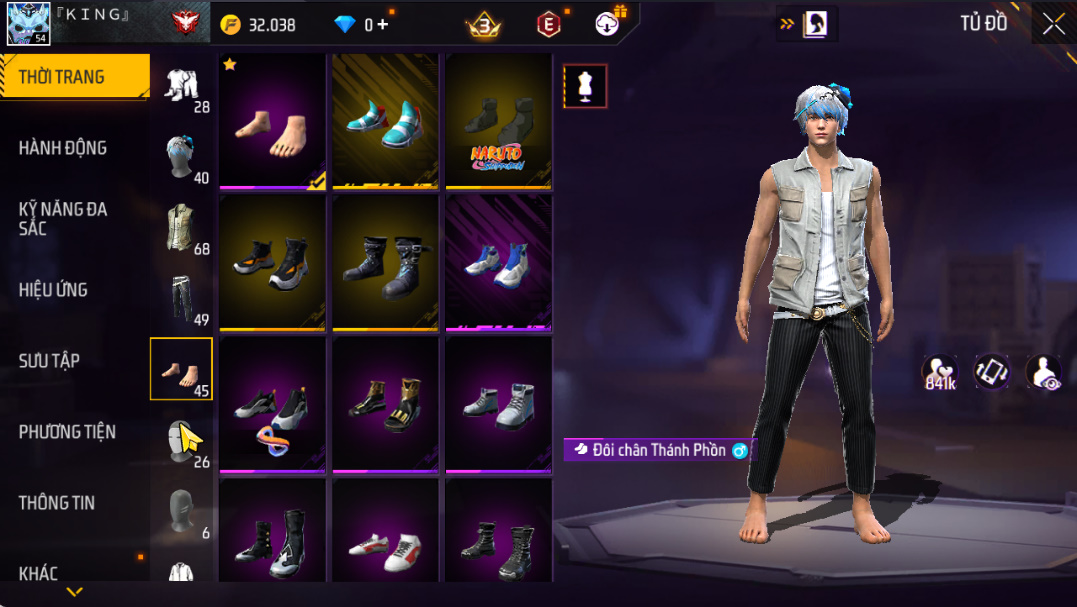Screen dimensions: 1077x607
Task: Show the THÔNG TIN tab
Action: [x=56, y=503]
